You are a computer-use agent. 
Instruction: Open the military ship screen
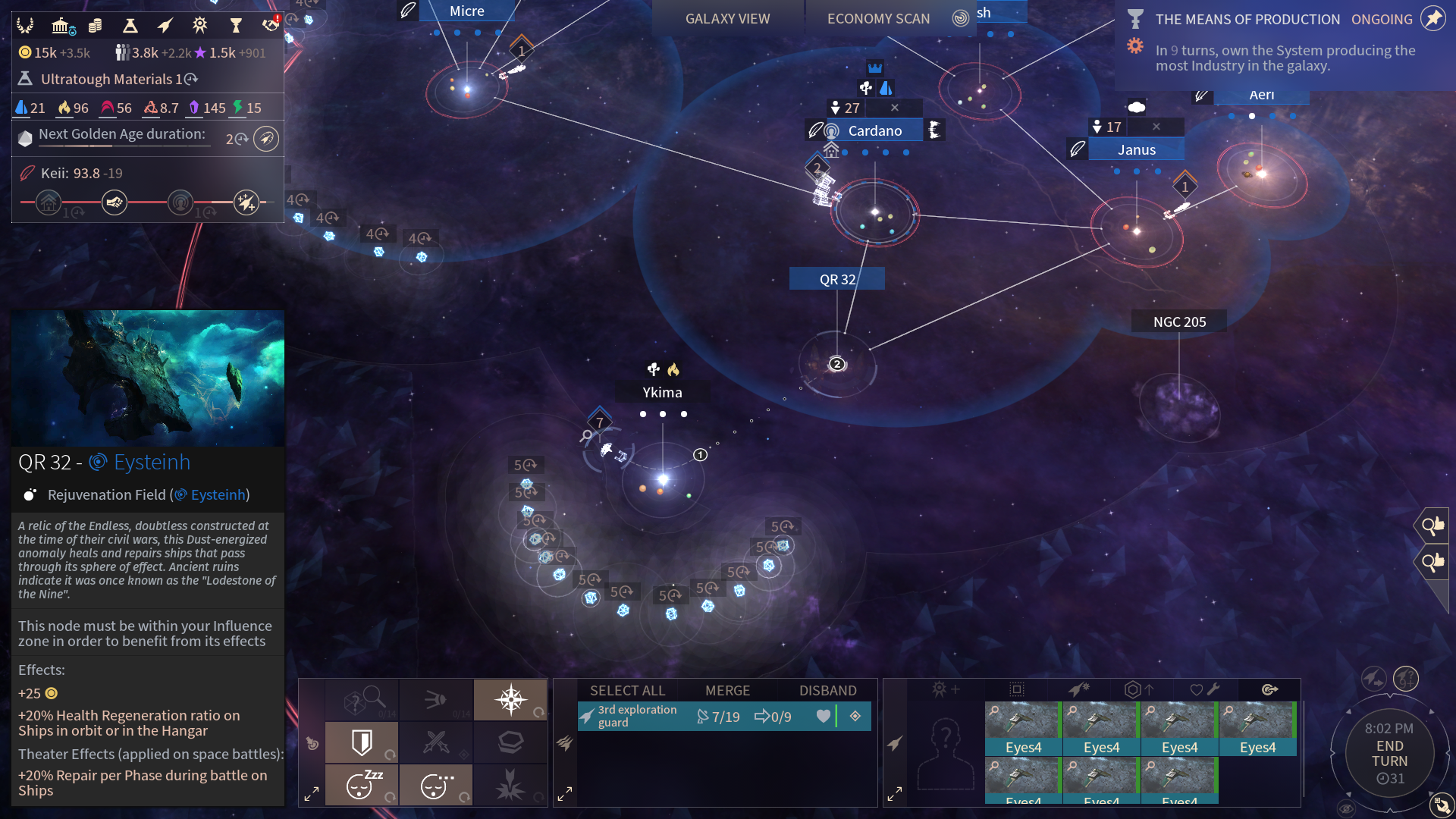coord(165,27)
